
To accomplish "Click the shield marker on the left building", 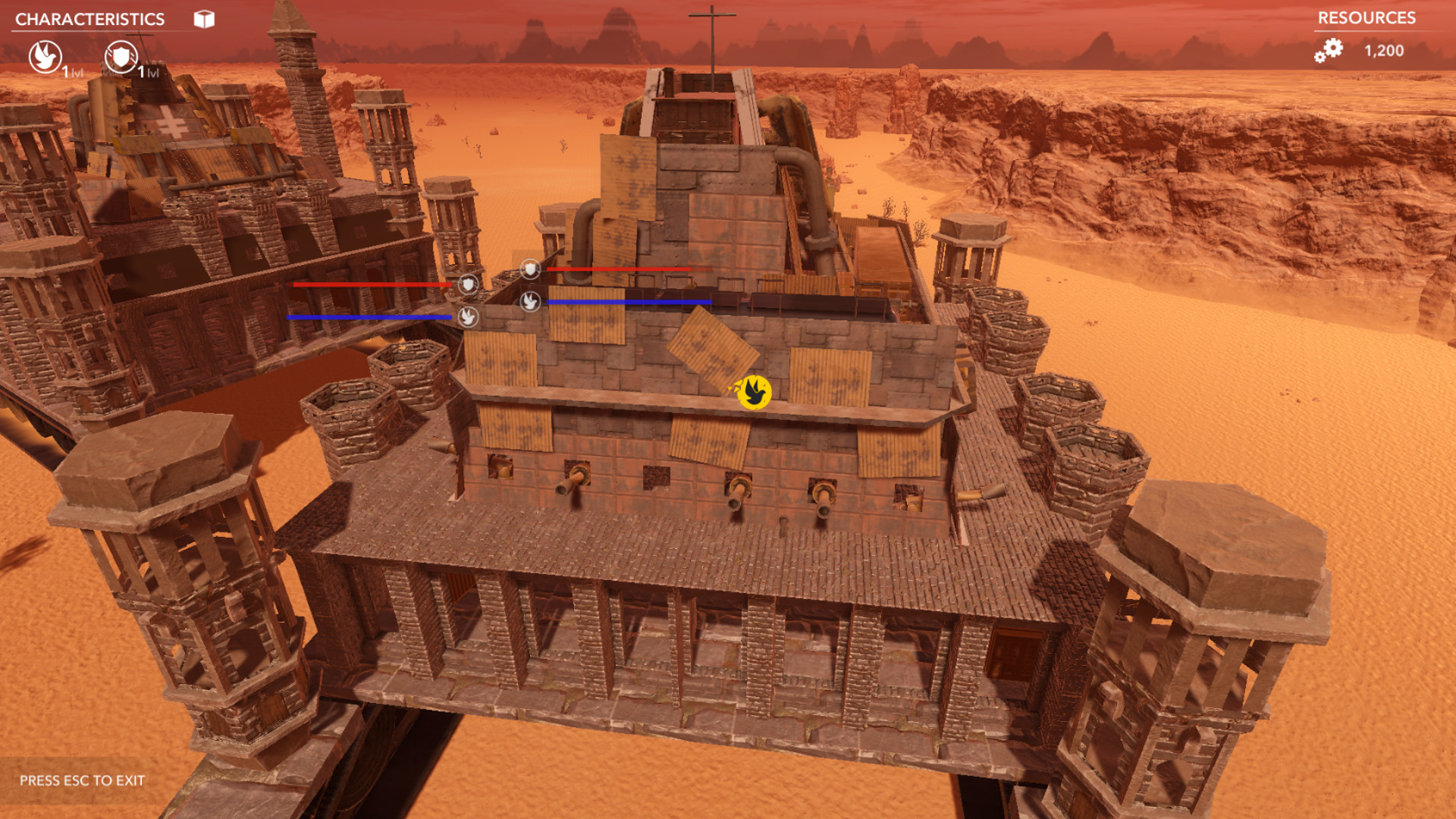I will click(x=467, y=285).
